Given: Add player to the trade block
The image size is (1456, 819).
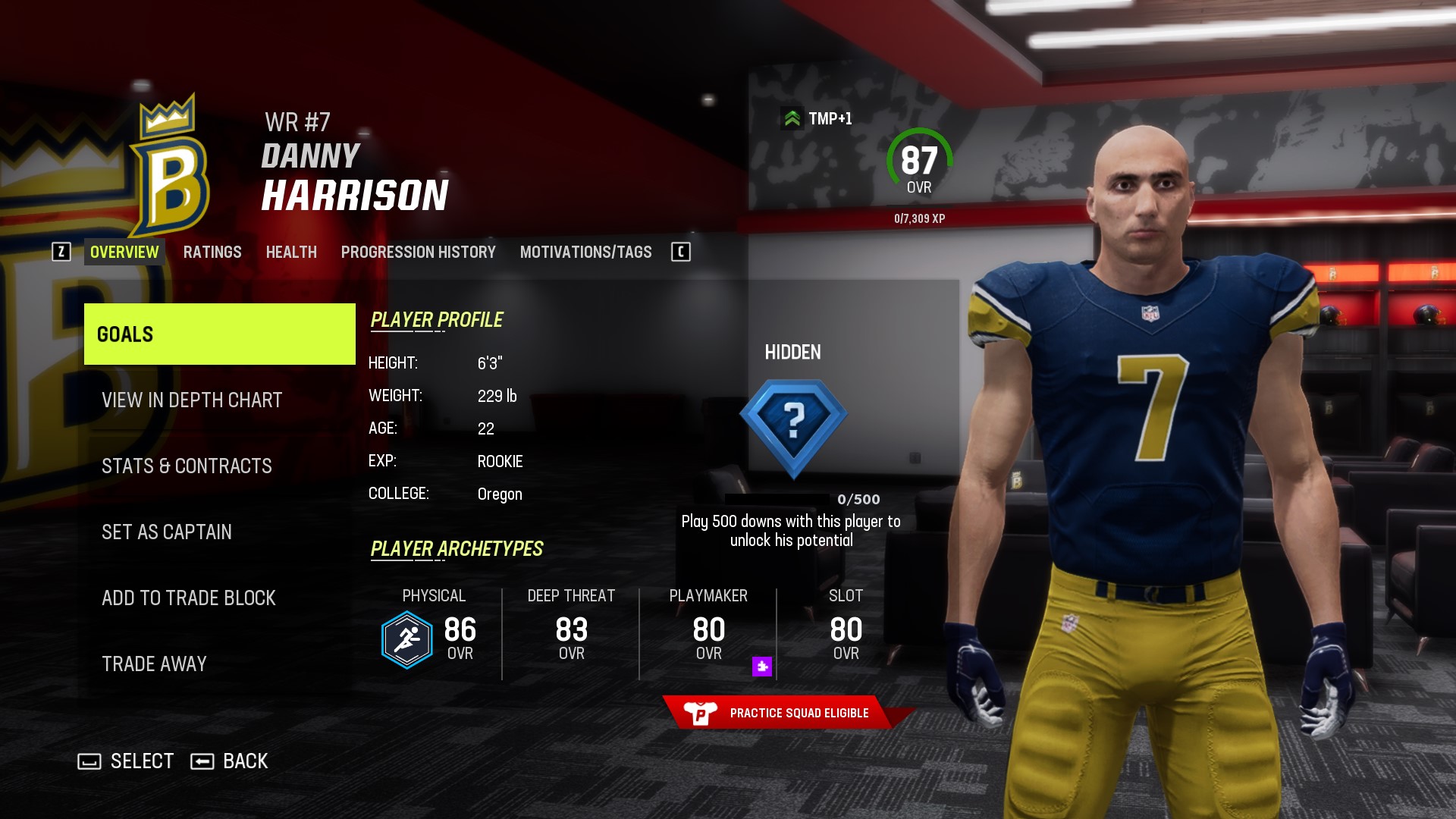Looking at the screenshot, I should click(x=189, y=598).
